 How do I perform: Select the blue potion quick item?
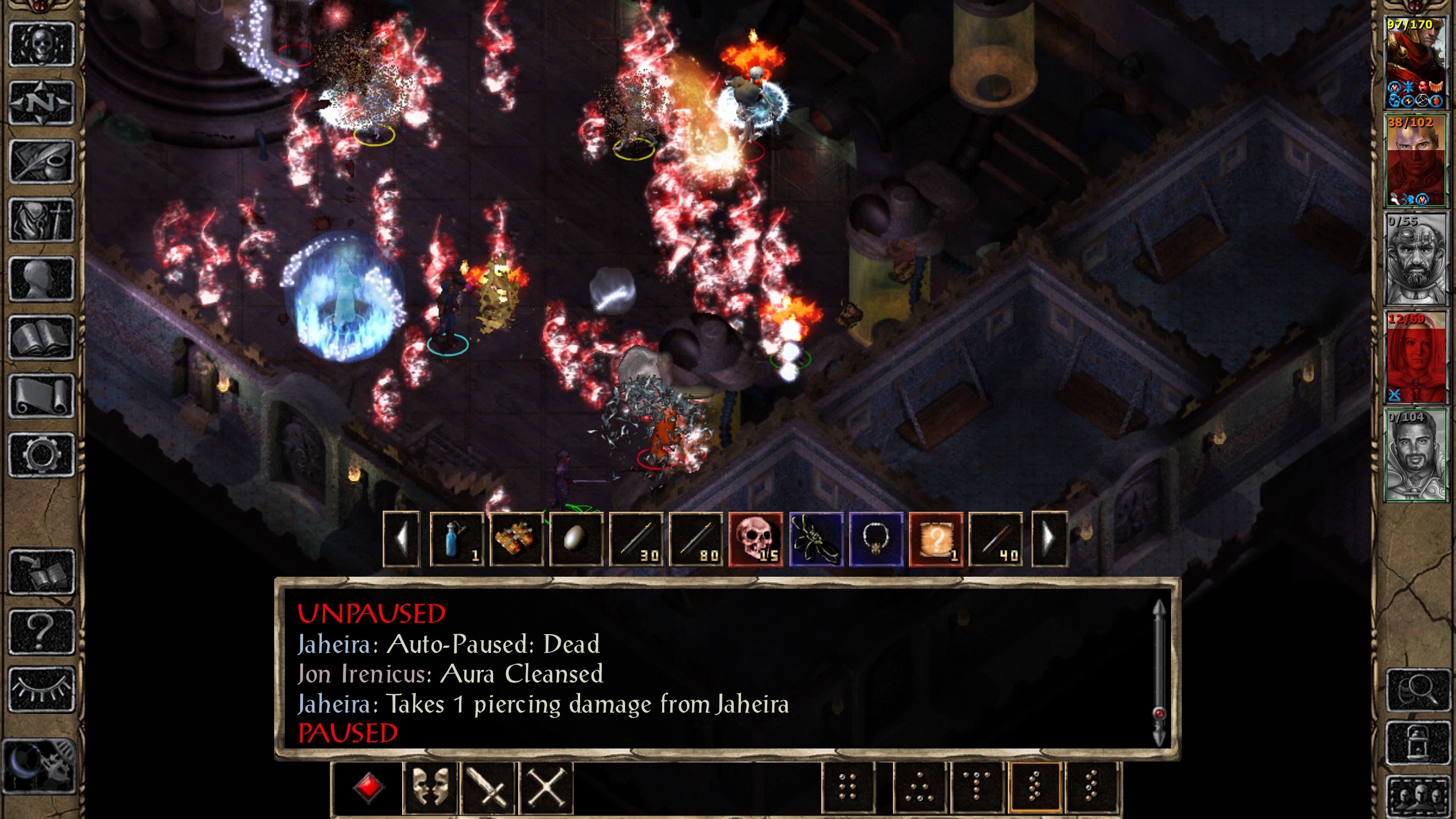[457, 539]
